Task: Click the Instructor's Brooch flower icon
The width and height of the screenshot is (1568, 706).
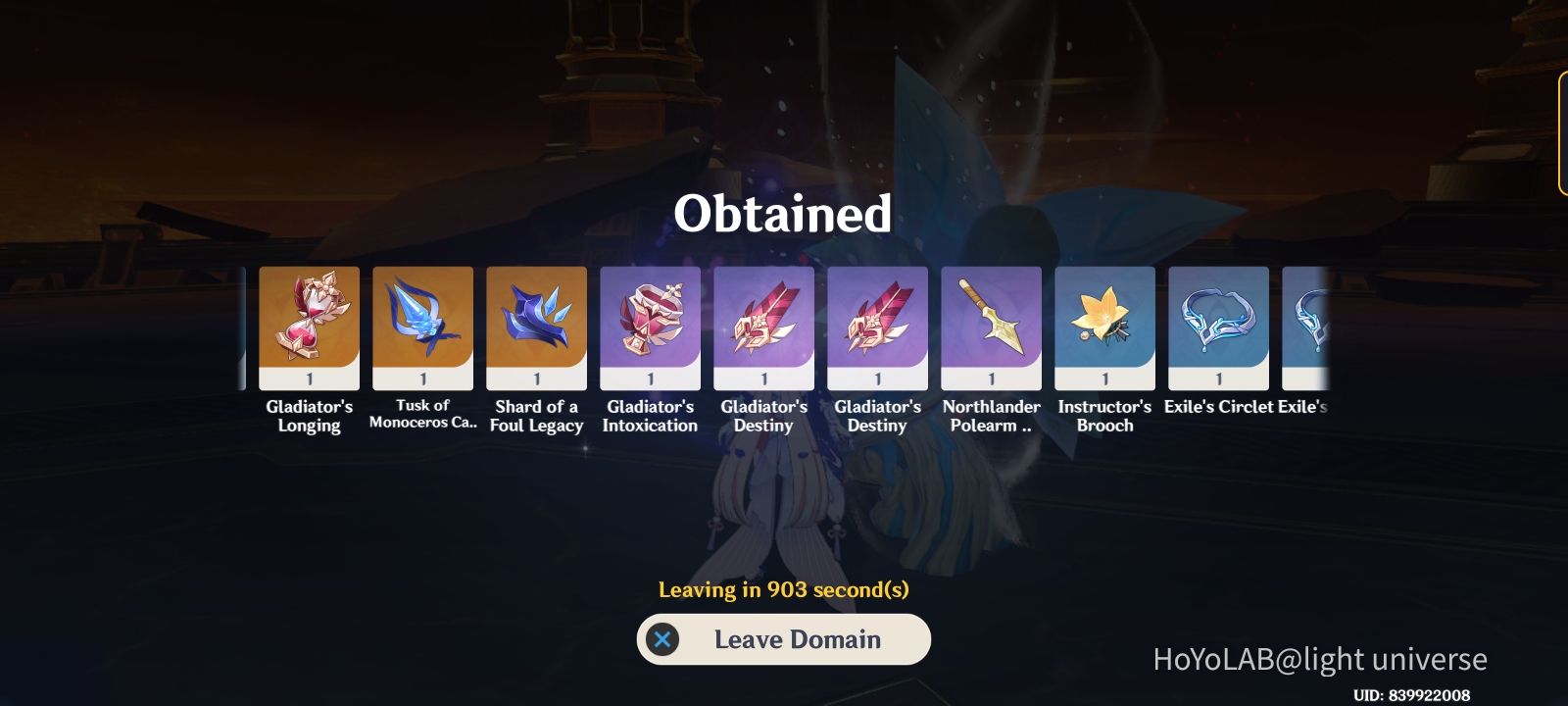Action: coord(1104,324)
